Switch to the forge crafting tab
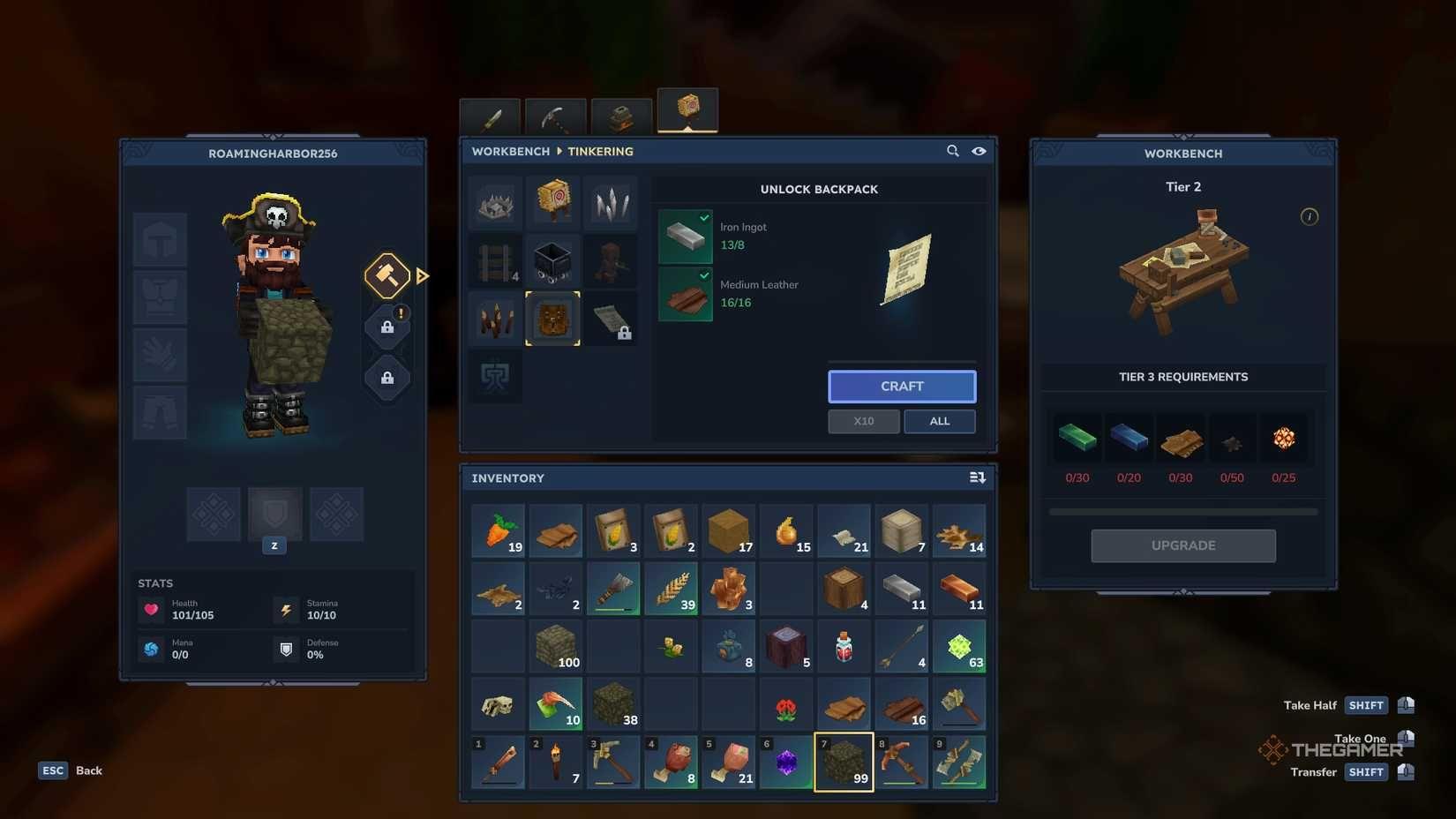The height and width of the screenshot is (819, 1456). point(620,116)
